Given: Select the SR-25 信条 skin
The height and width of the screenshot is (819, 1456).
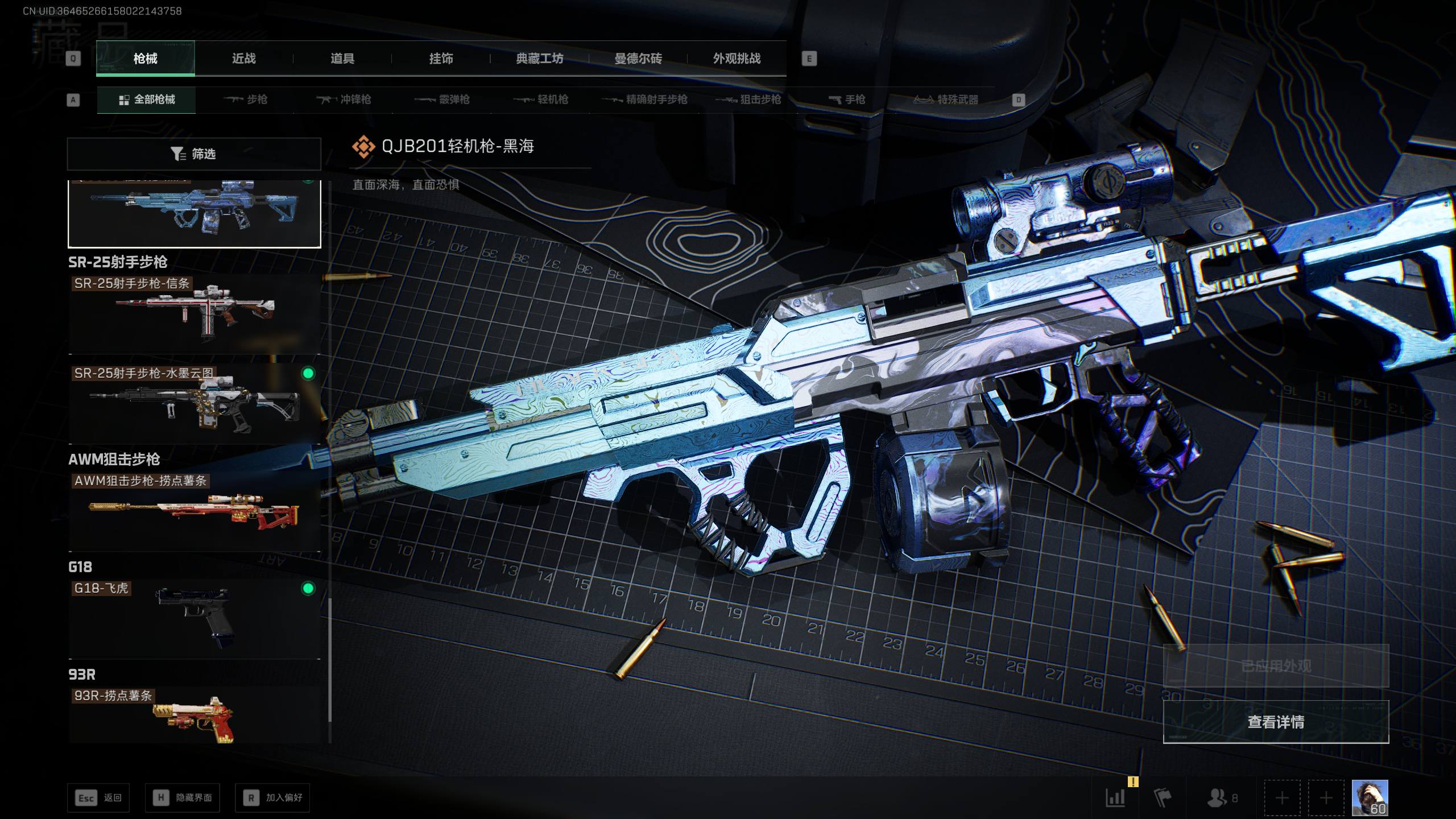Looking at the screenshot, I should 194,314.
